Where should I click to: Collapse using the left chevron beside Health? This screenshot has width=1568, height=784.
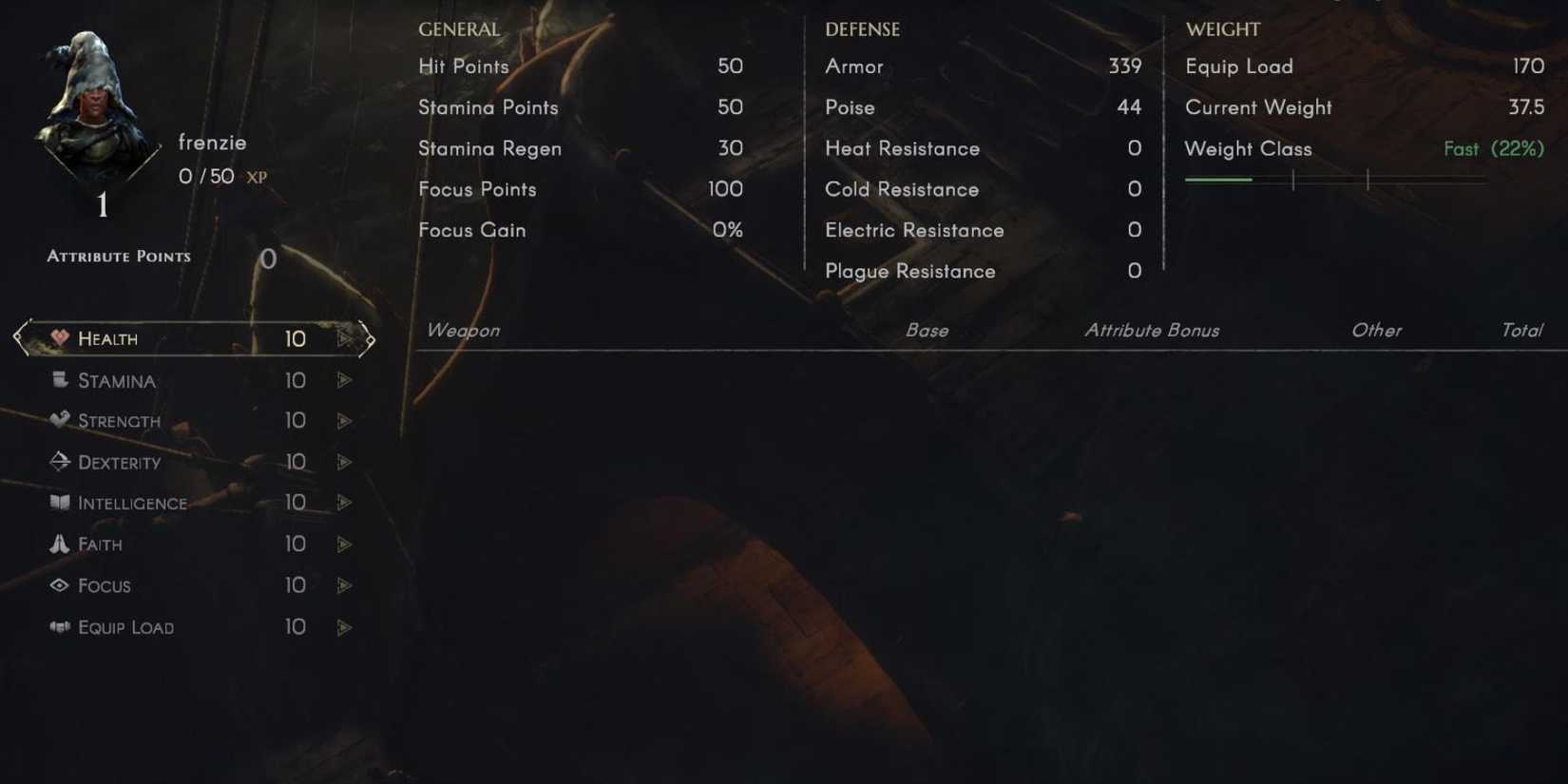[x=17, y=338]
